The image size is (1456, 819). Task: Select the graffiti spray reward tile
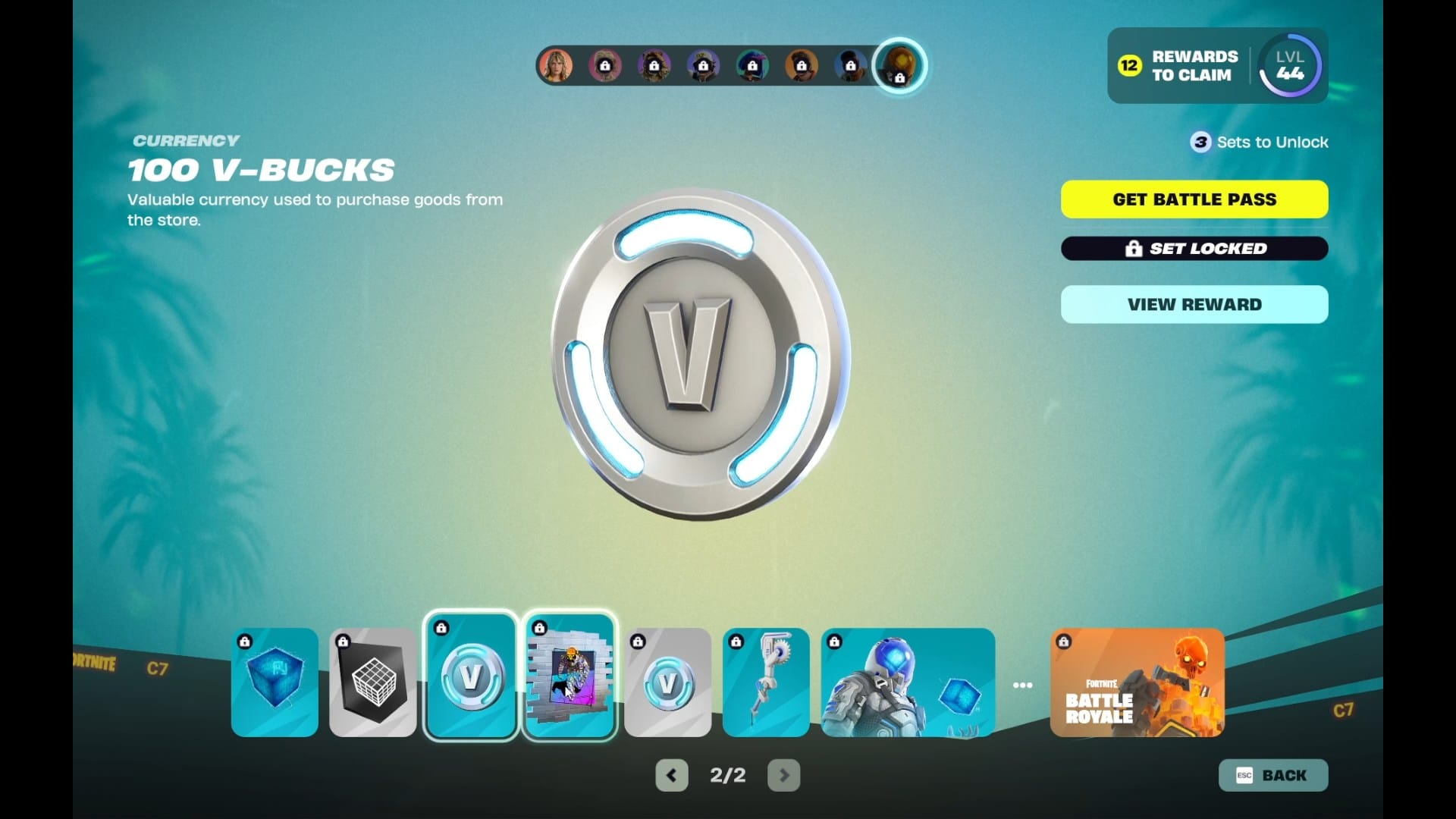click(x=570, y=676)
